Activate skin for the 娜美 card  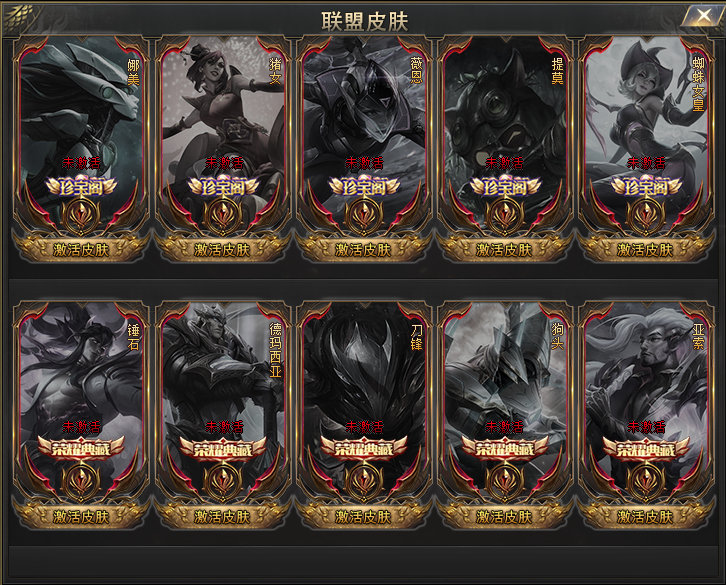(81, 250)
